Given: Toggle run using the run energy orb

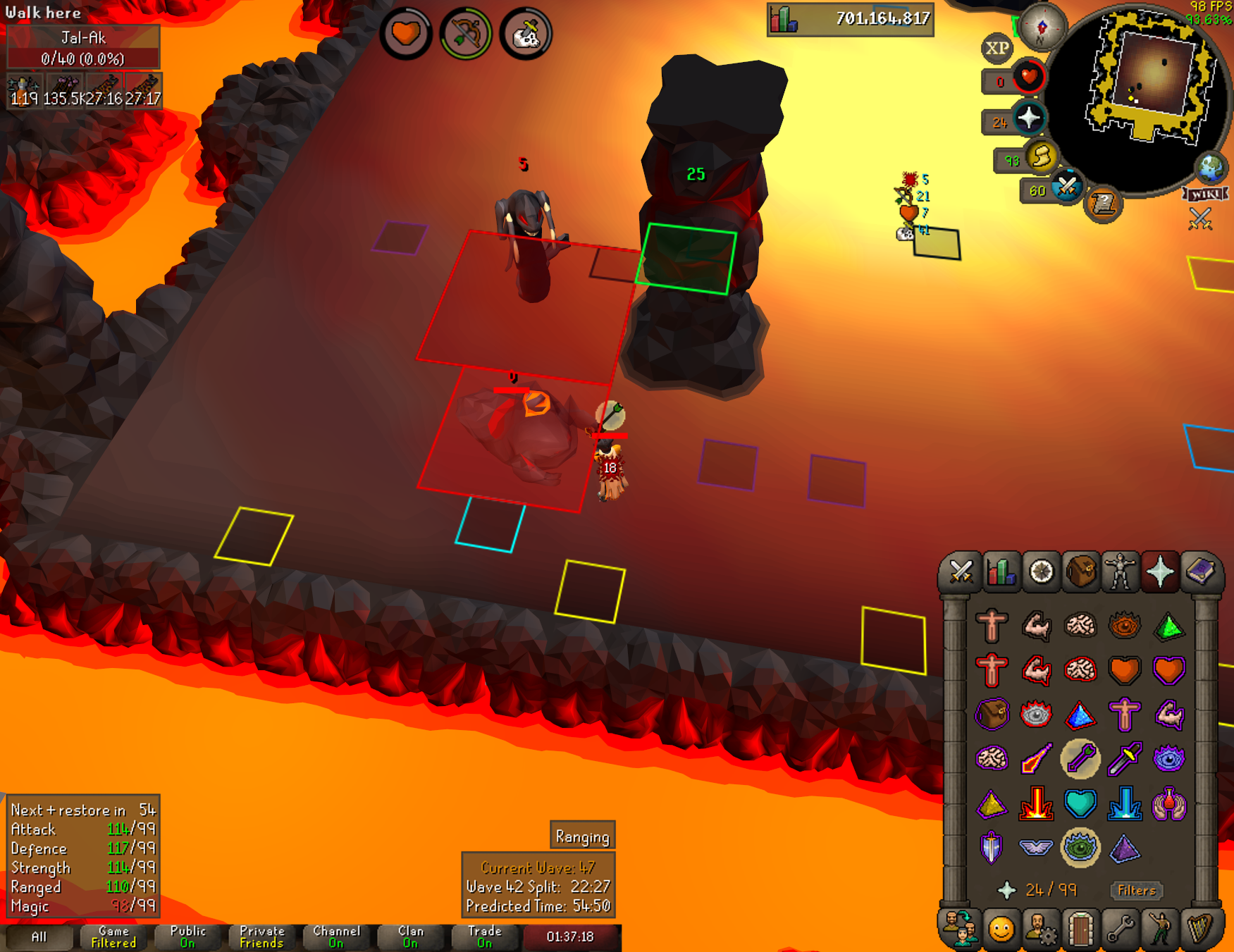Looking at the screenshot, I should click(1040, 157).
